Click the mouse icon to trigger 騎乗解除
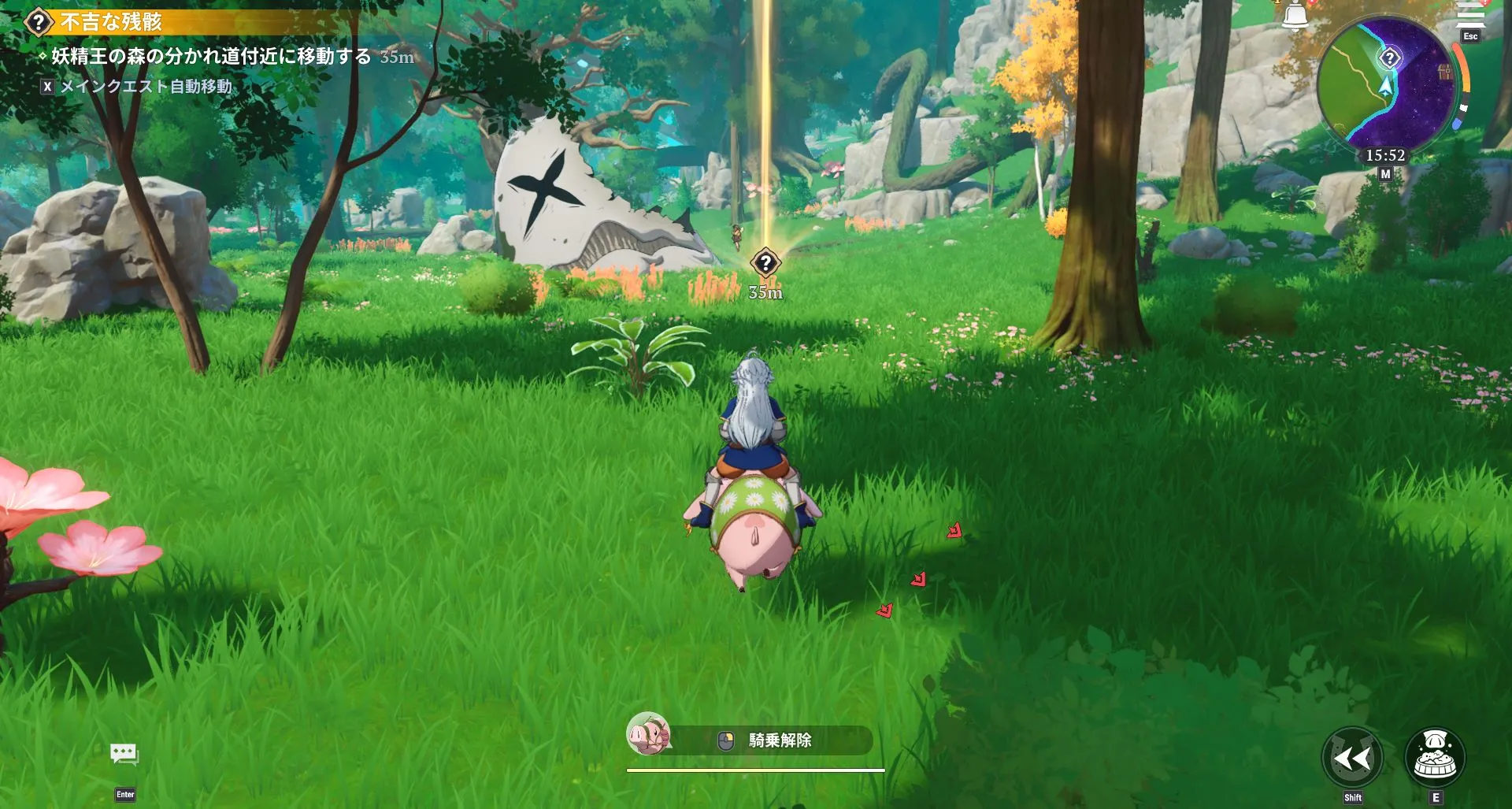This screenshot has height=809, width=1512. [728, 740]
